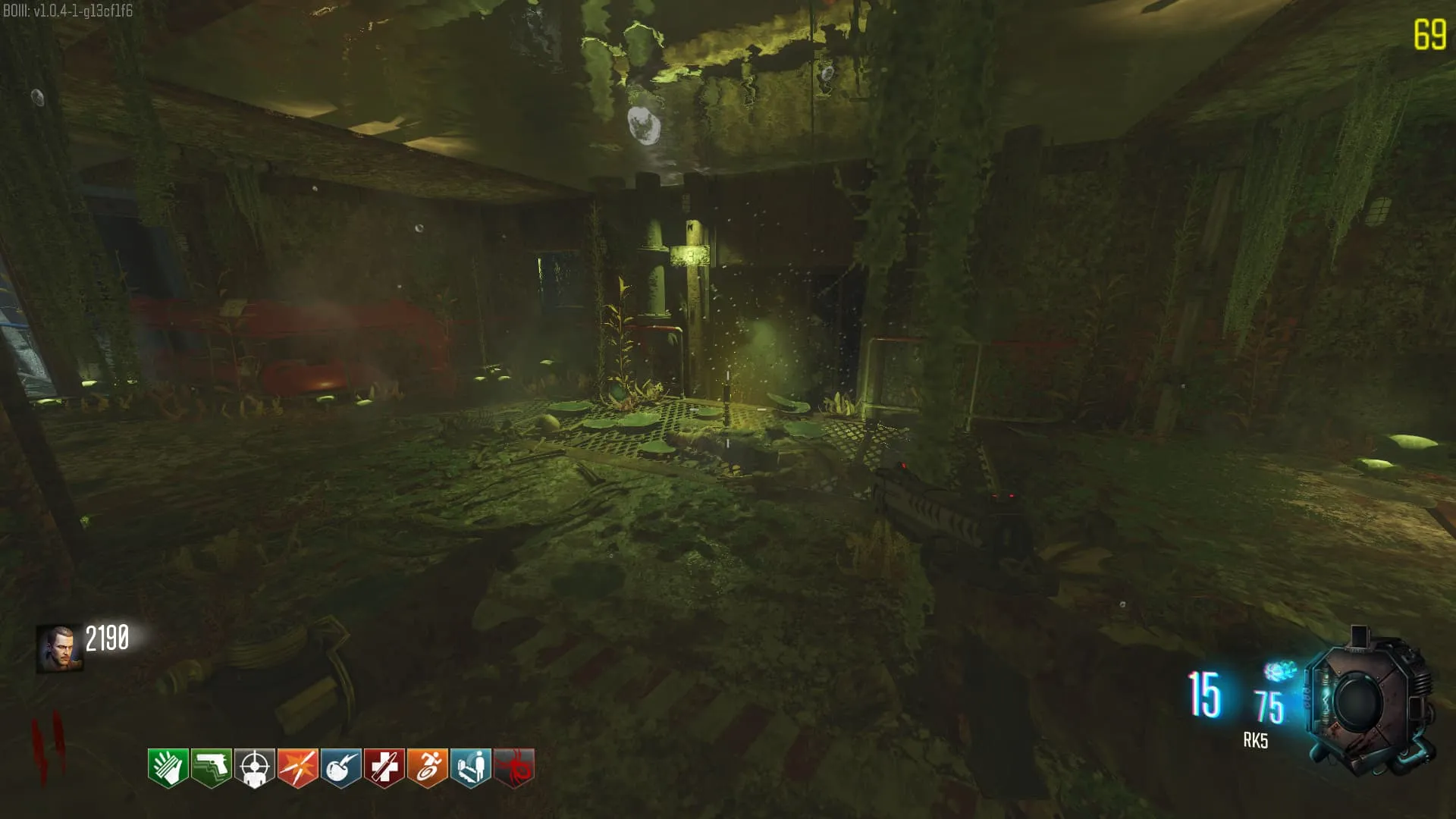Select the red cross and bullet perk icon
Screen dimensions: 1456x819
[384, 768]
